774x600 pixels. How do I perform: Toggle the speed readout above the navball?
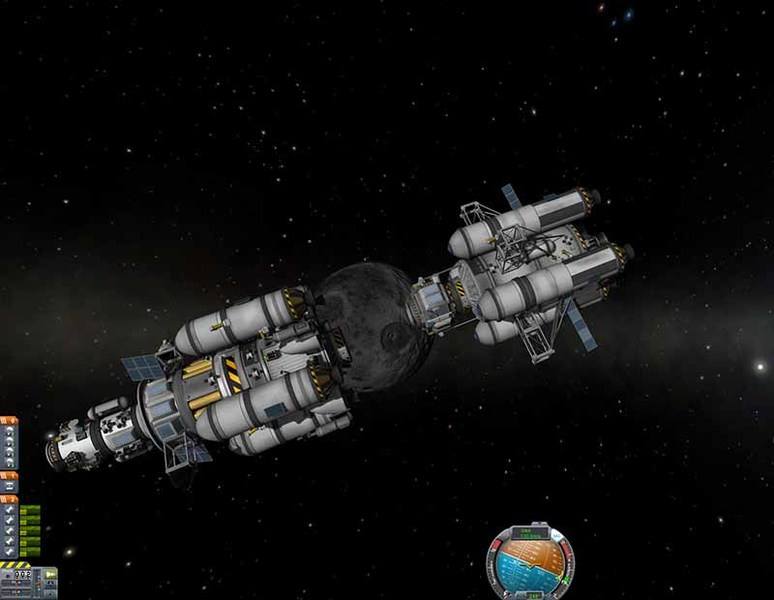tap(530, 533)
